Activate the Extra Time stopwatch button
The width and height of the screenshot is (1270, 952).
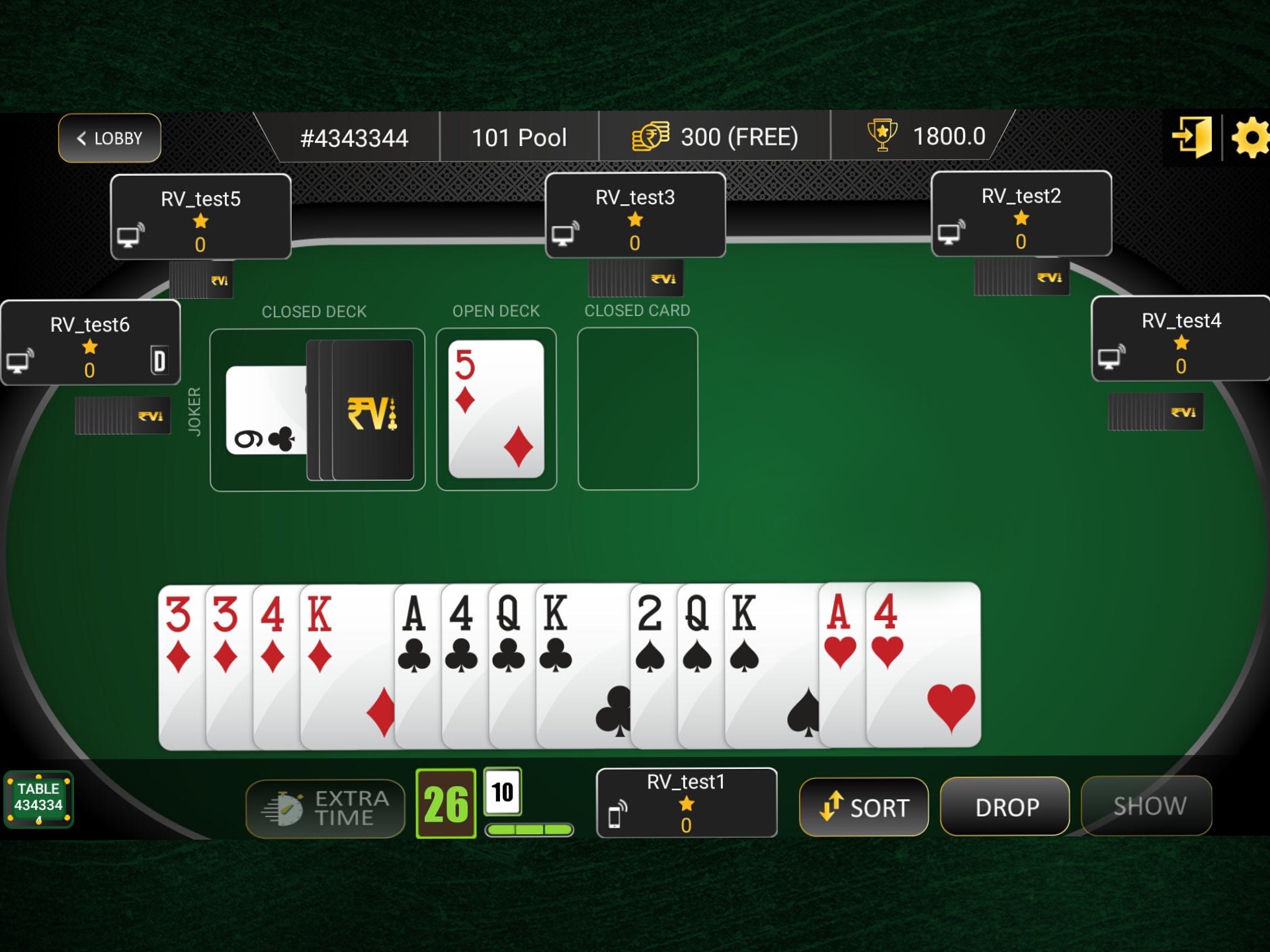click(x=325, y=807)
